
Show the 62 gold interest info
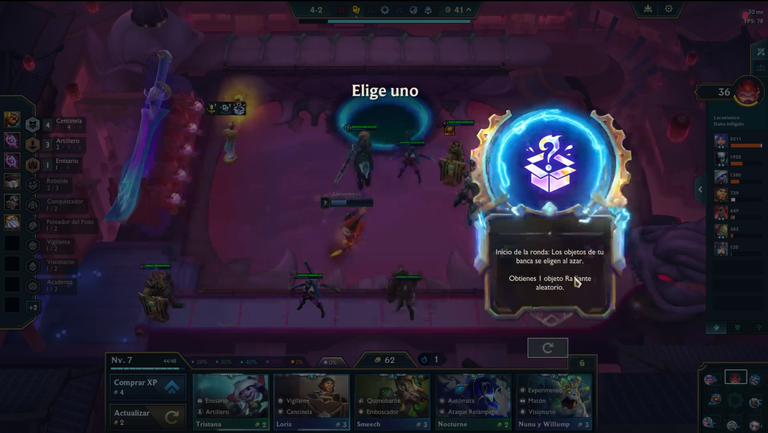click(x=383, y=359)
